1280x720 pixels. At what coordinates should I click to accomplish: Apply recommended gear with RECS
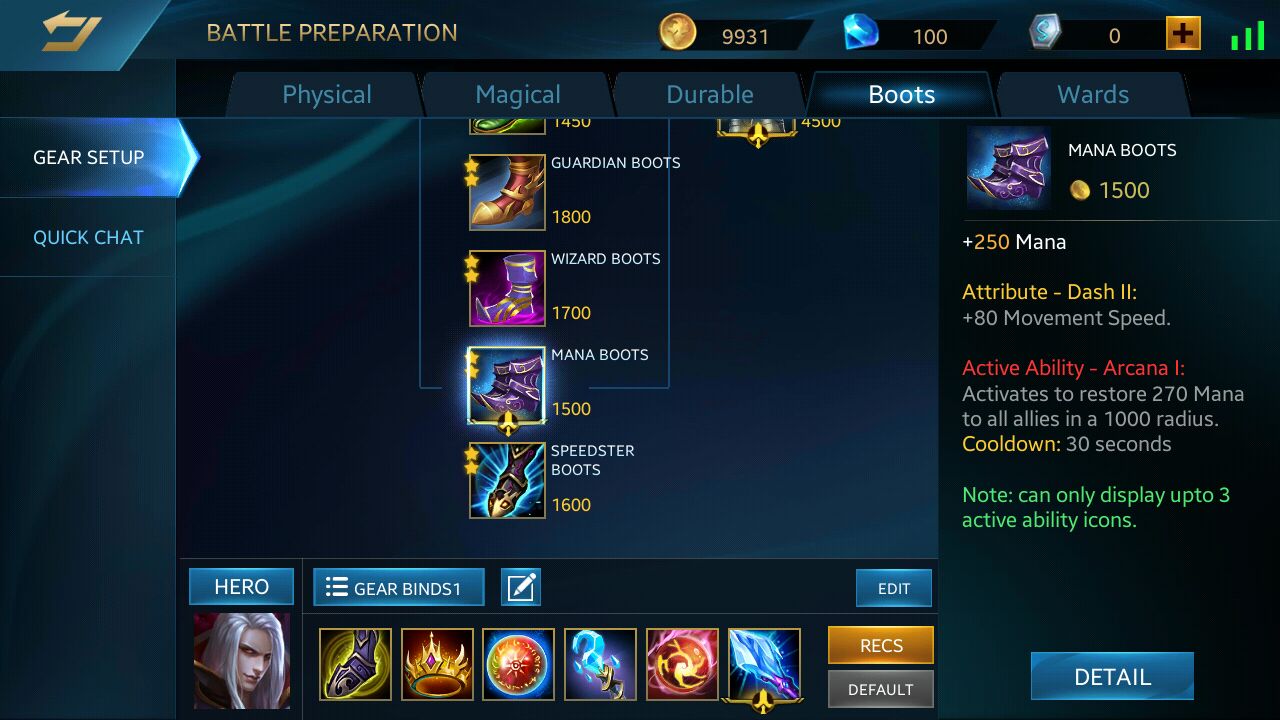point(880,645)
